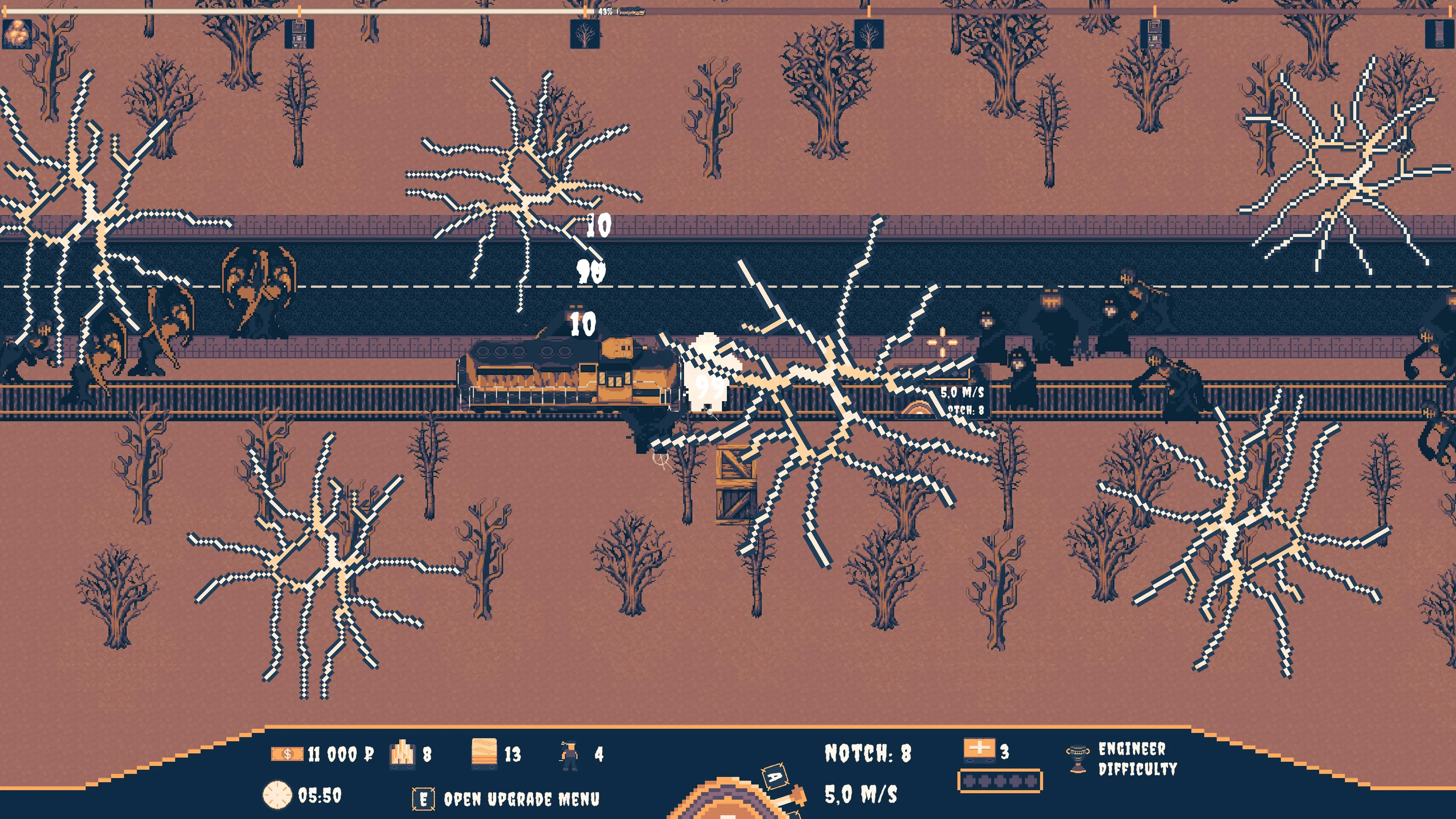Screen dimensions: 1456x819
Task: Click the cash banknote icon
Action: 287,754
